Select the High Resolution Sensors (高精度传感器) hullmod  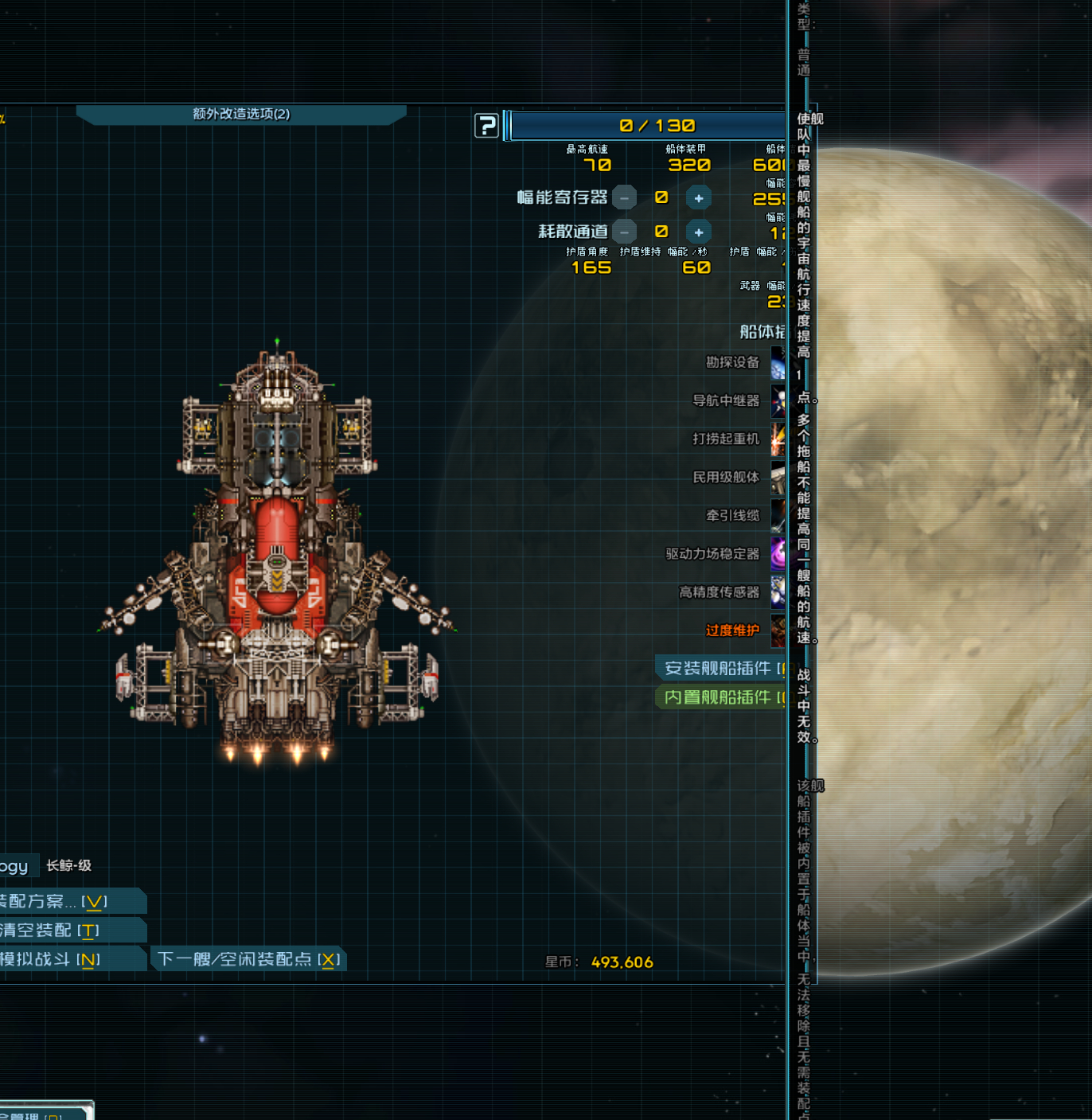tap(720, 592)
